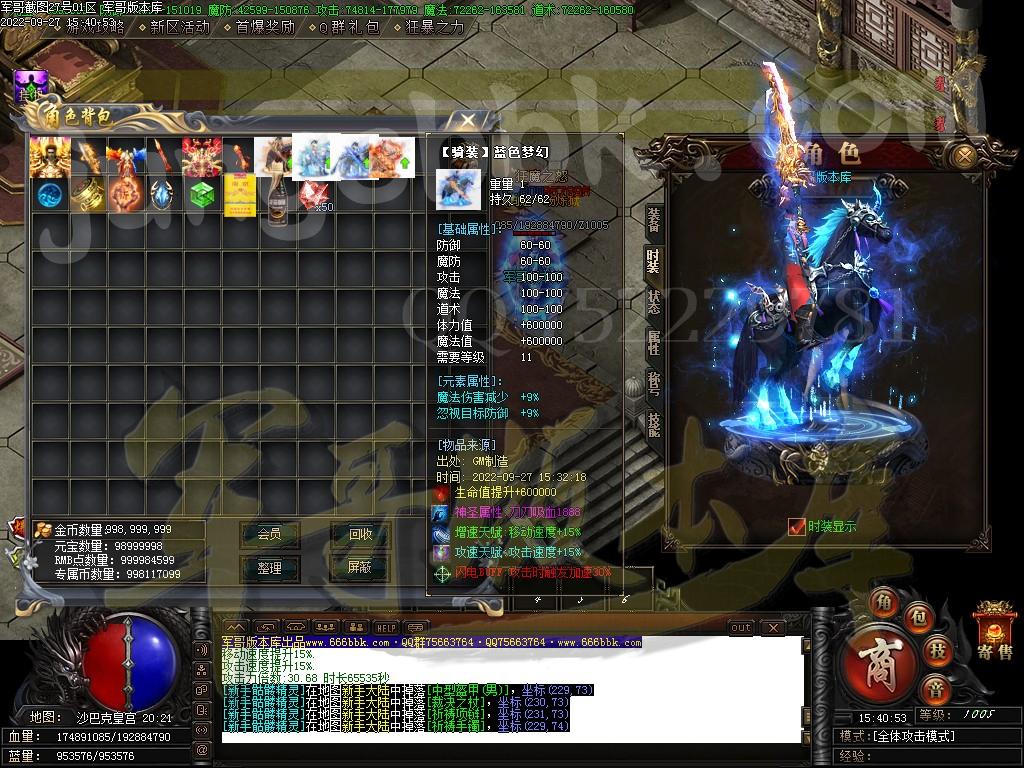Image resolution: width=1024 pixels, height=768 pixels.
Task: Show the 属性 attributes tab
Action: (x=653, y=342)
